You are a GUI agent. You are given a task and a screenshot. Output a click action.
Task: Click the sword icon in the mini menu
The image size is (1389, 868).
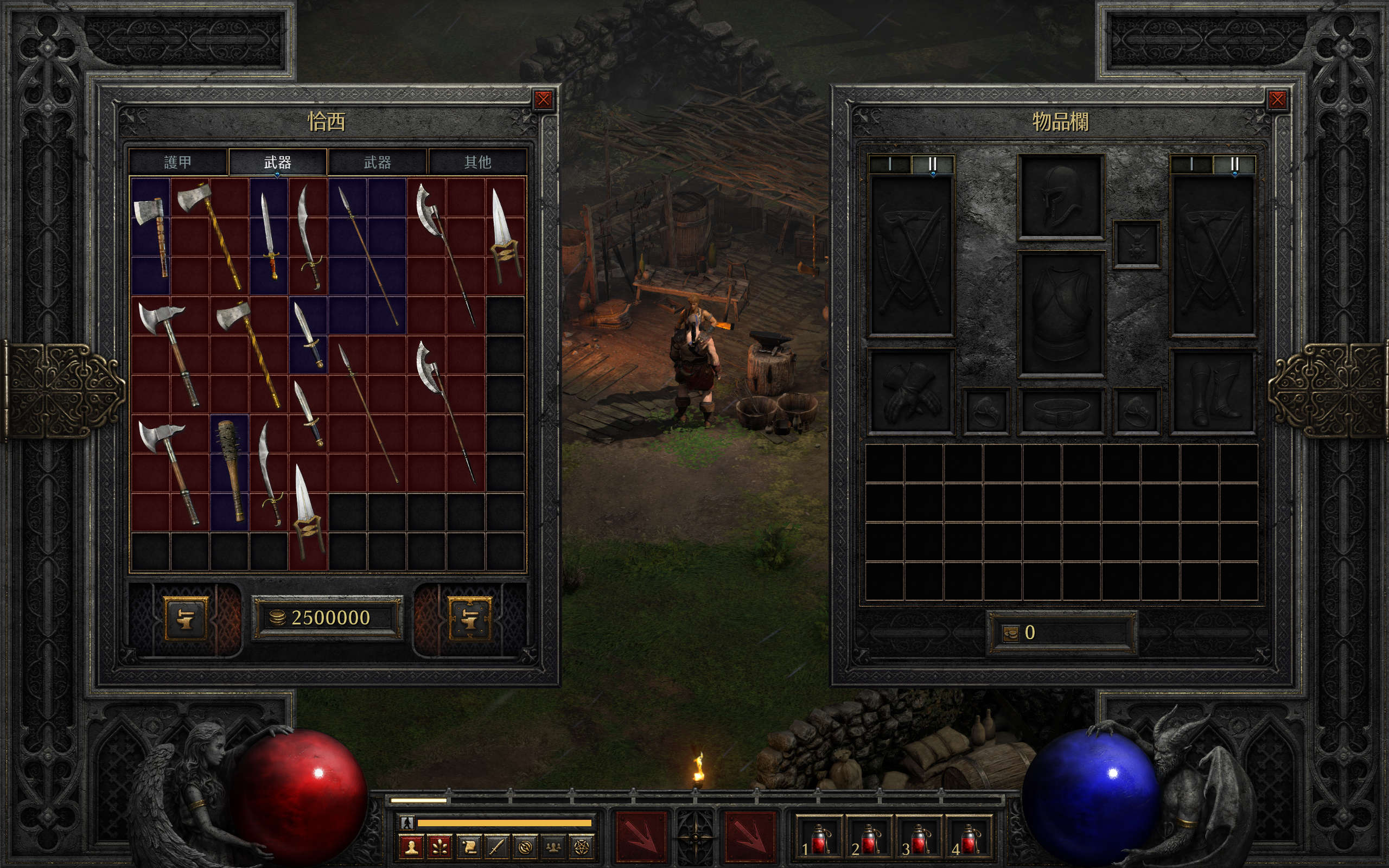(x=496, y=847)
